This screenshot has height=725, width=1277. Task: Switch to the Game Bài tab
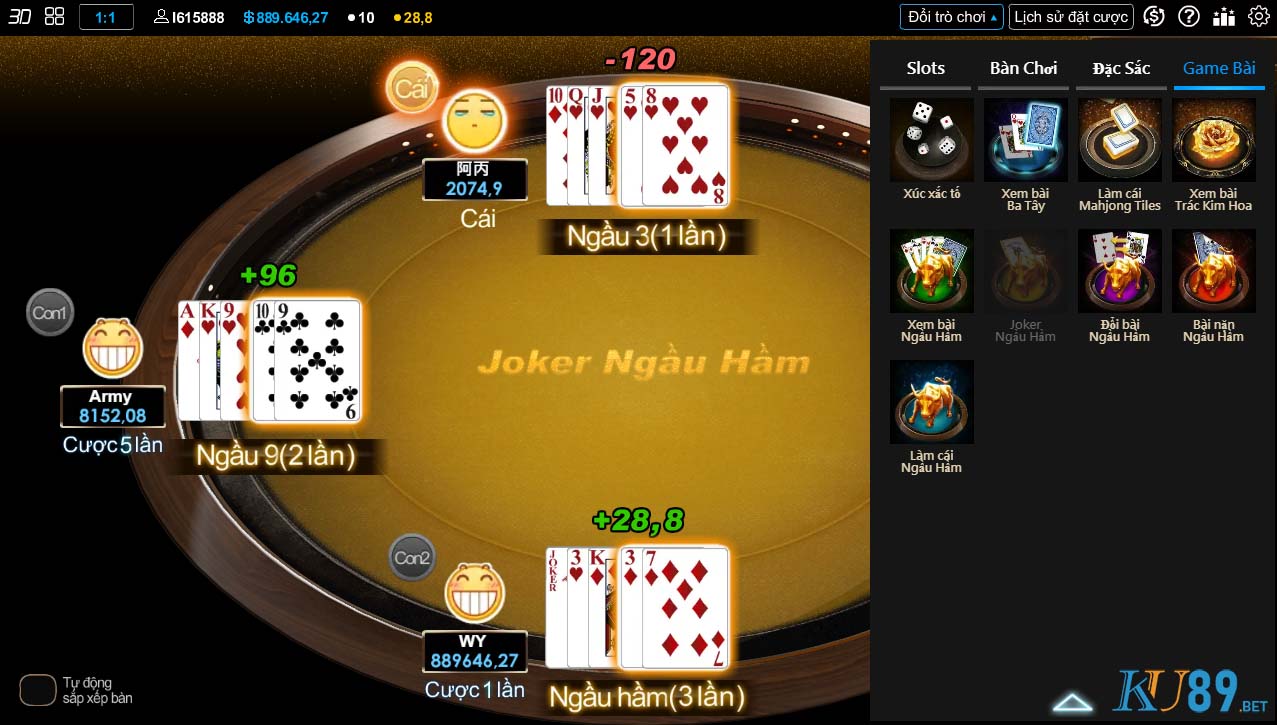[x=1219, y=68]
